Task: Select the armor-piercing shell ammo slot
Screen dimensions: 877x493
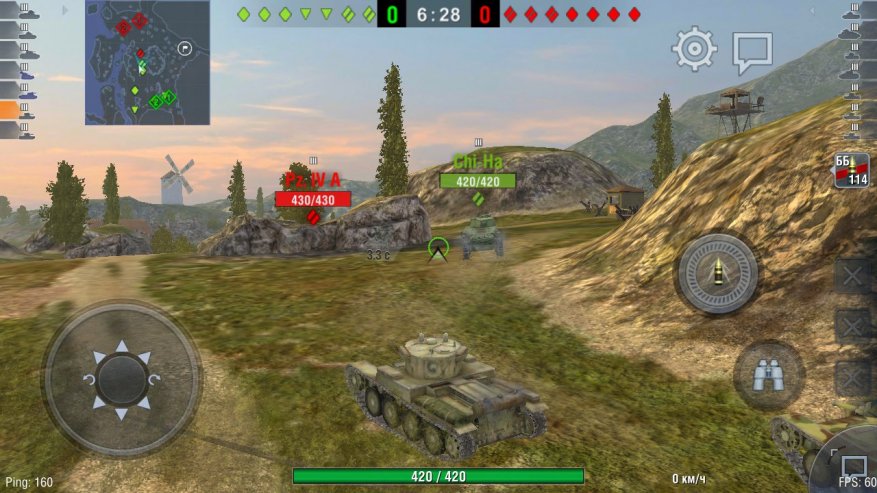Action: (851, 170)
